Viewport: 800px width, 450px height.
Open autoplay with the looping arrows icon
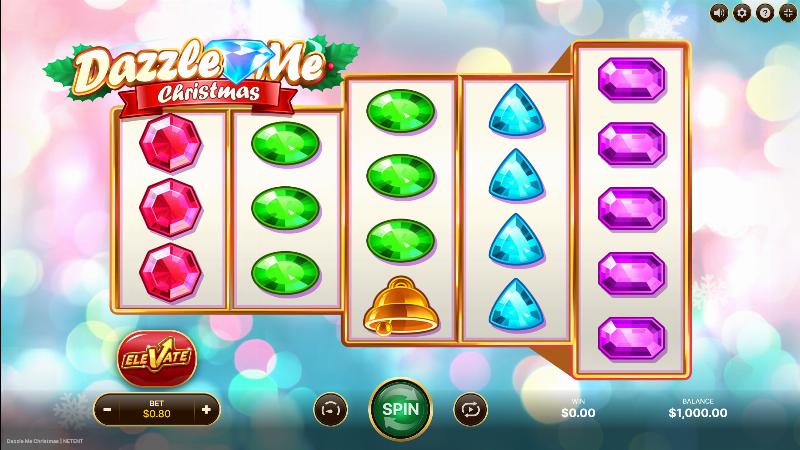(468, 409)
